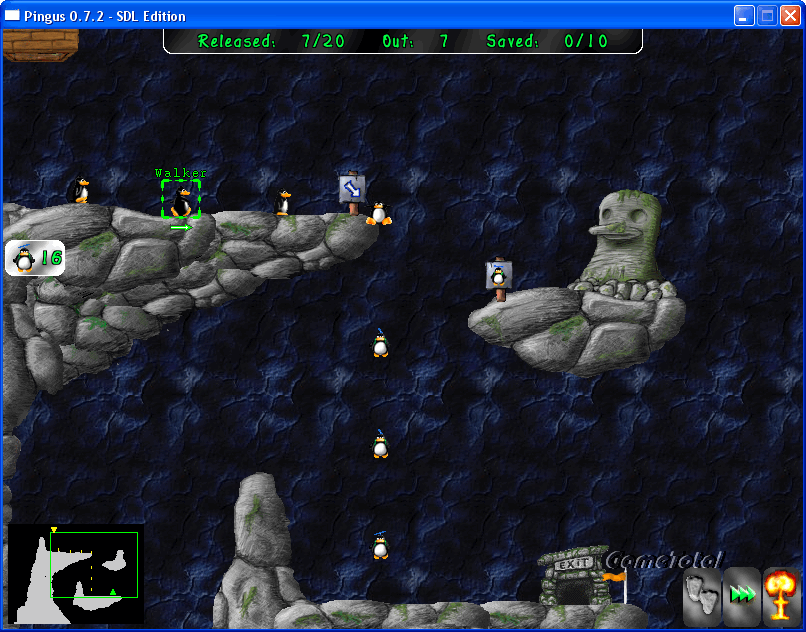Image resolution: width=806 pixels, height=632 pixels.
Task: Activate the green fast-forward button
Action: 742,595
